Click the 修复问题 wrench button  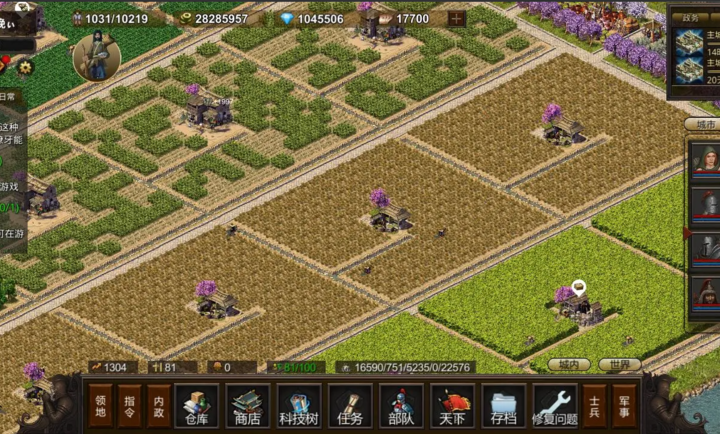pos(555,405)
